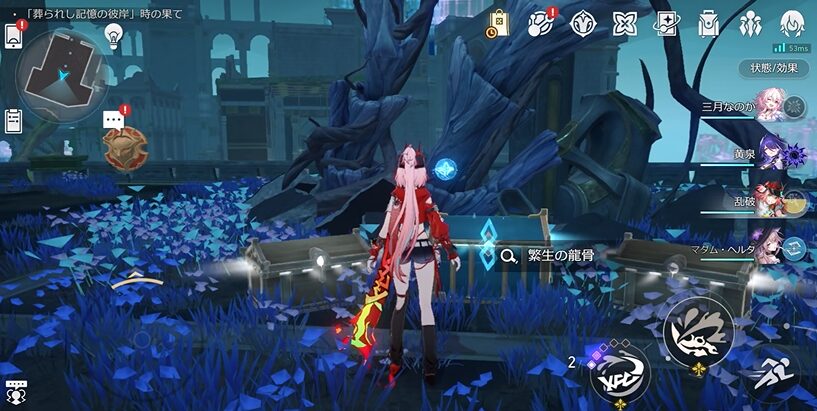The height and width of the screenshot is (411, 817).
Task: Toggle the sprint running button
Action: (x=771, y=376)
